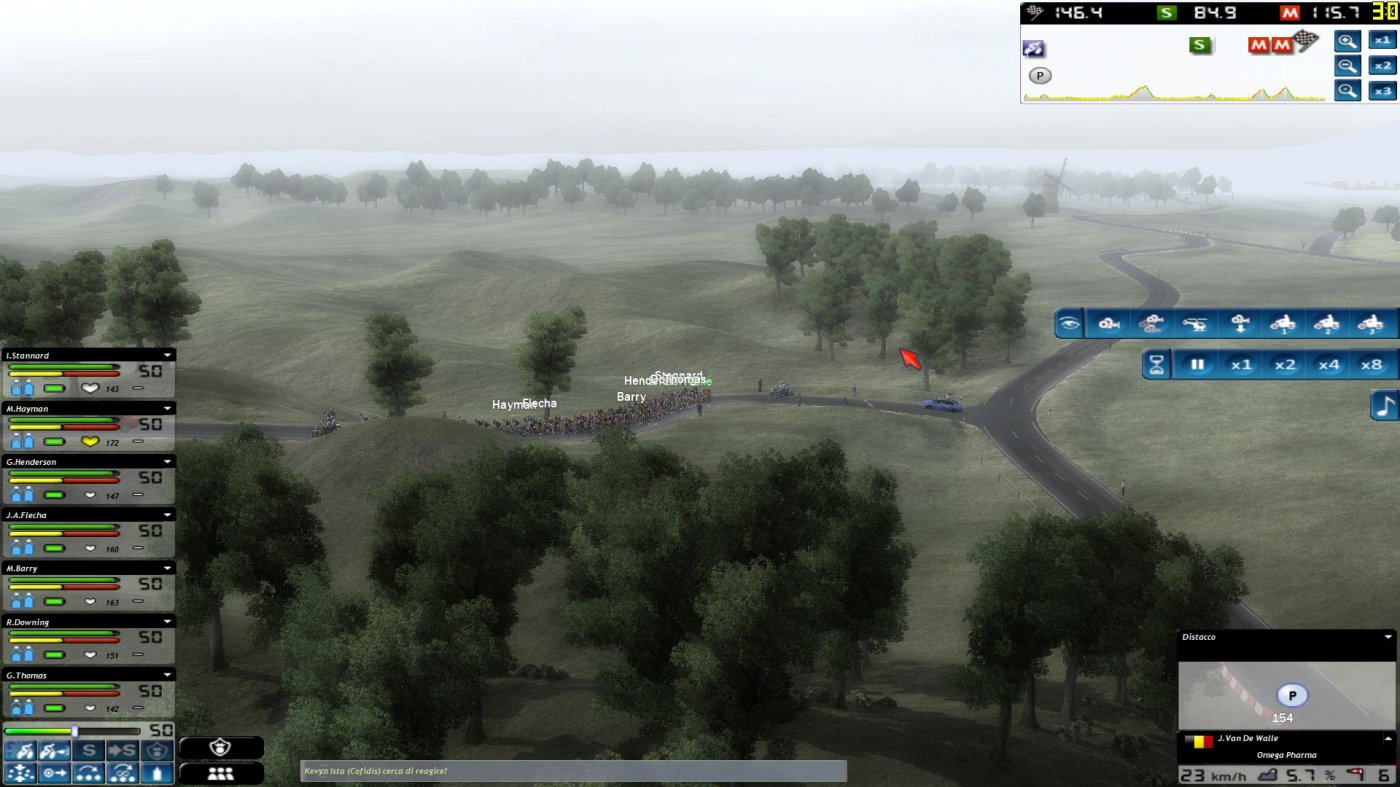Select the x3 profile zoom level
Image resolution: width=1400 pixels, height=787 pixels.
pos(1383,89)
